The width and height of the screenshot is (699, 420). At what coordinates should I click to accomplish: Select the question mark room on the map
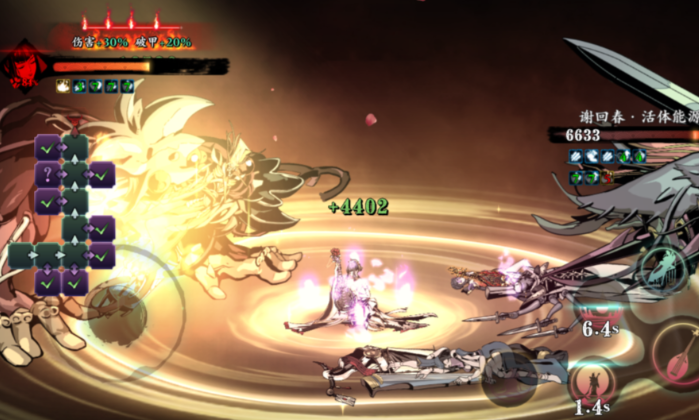click(x=47, y=174)
